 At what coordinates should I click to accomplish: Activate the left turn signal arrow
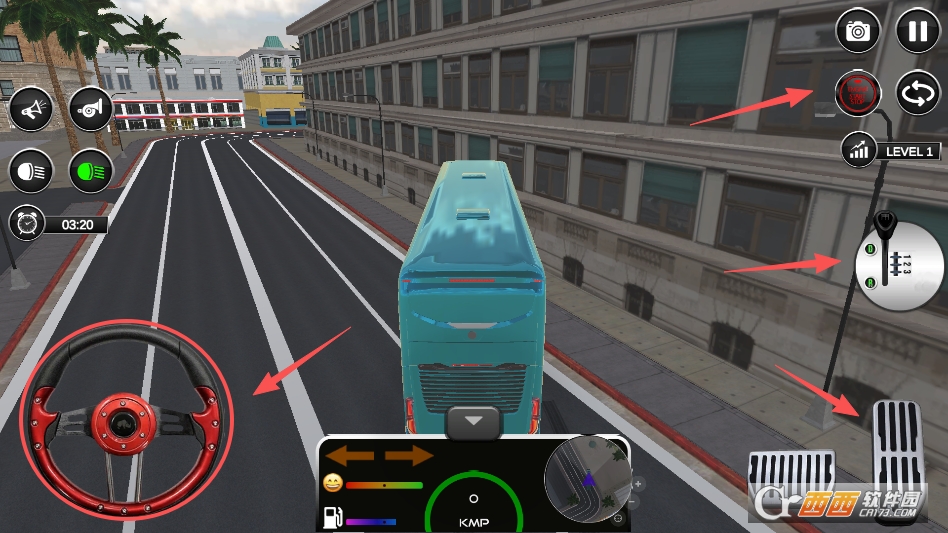(x=349, y=456)
